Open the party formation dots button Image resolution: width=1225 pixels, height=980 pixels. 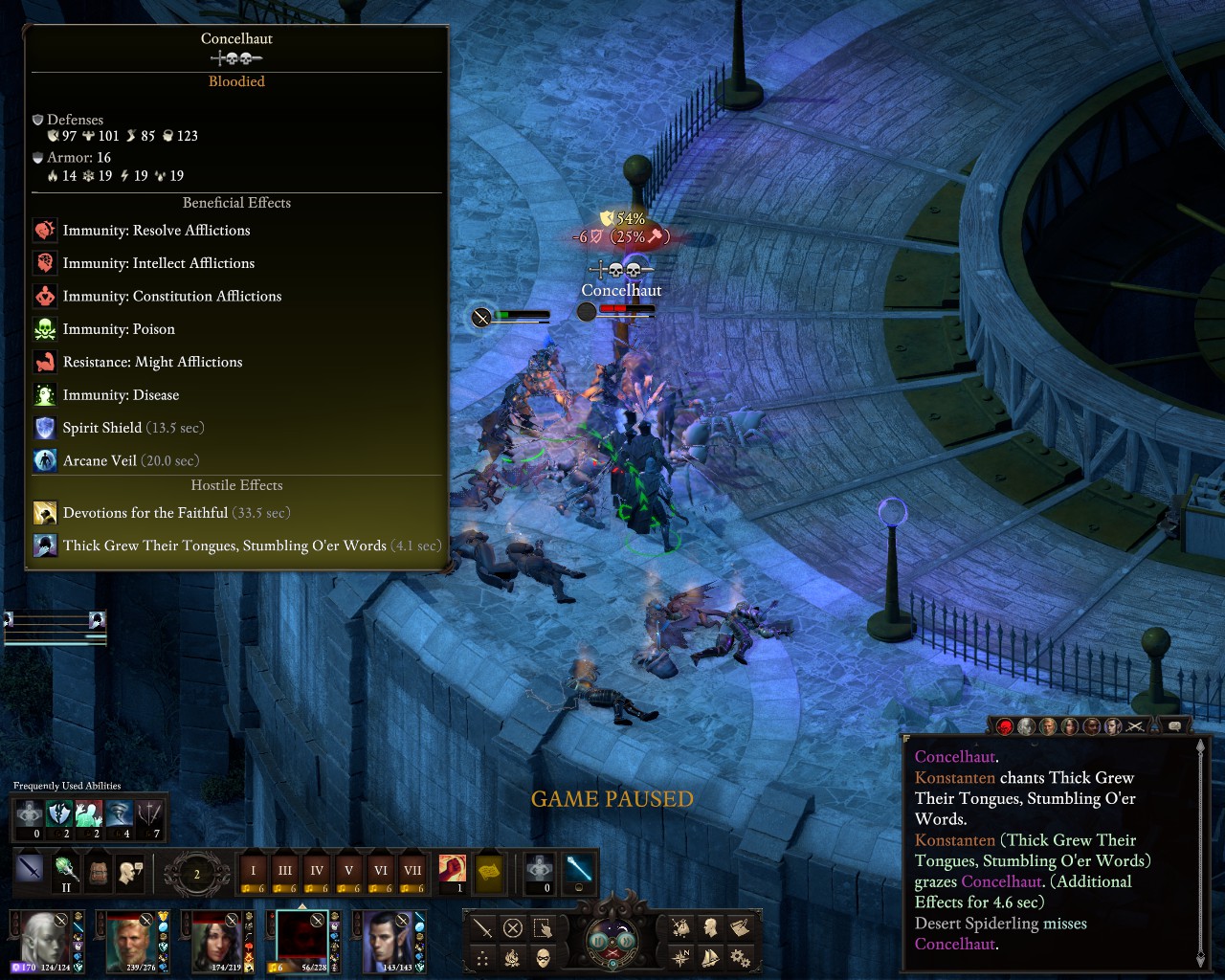[x=483, y=957]
